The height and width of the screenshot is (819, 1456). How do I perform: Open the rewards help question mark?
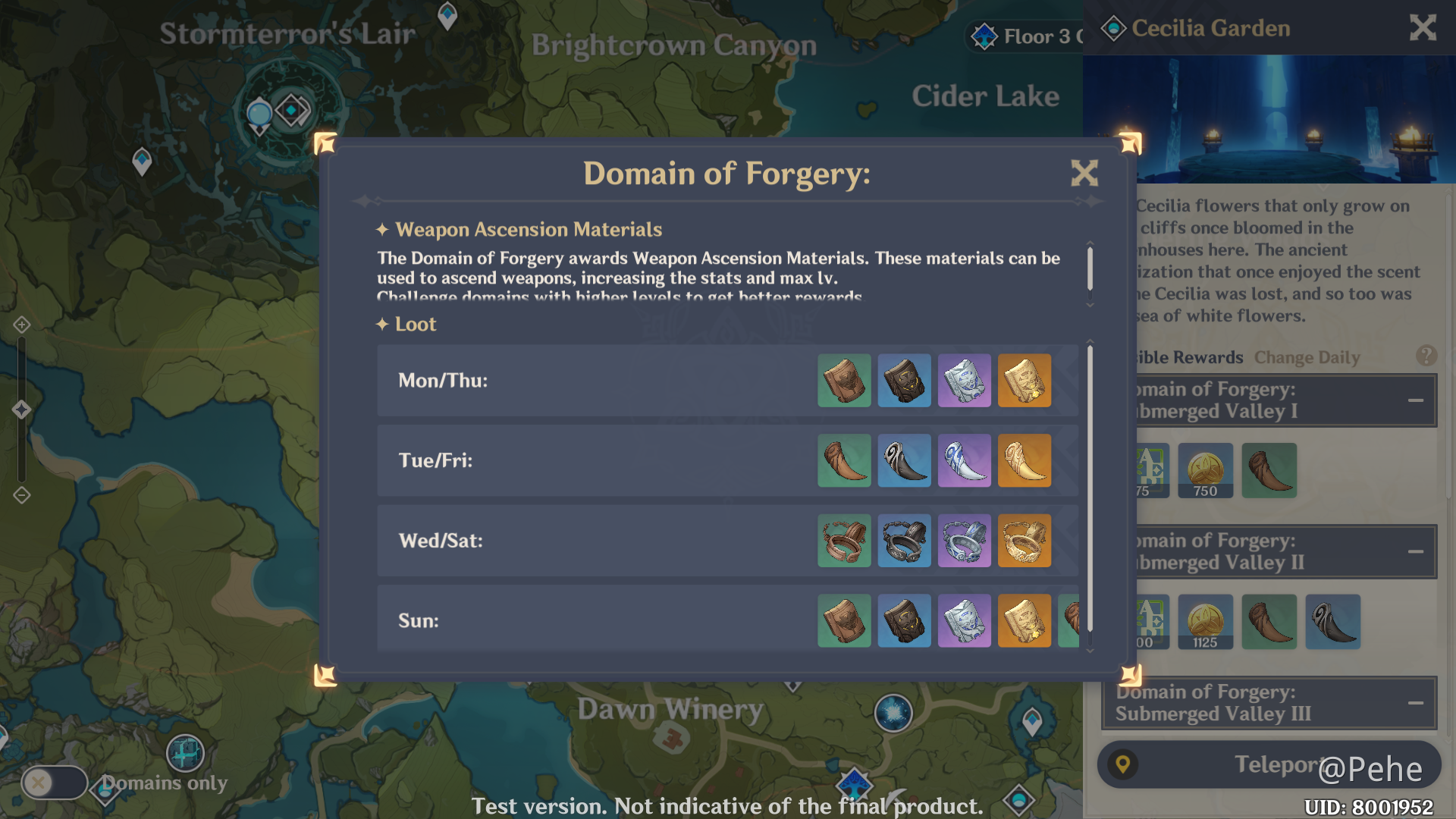point(1426,356)
